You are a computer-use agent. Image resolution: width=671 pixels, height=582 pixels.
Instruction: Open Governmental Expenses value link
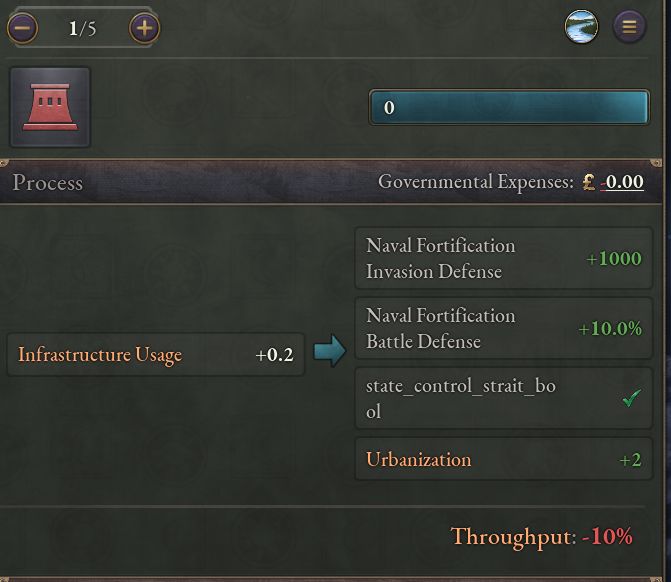(622, 182)
